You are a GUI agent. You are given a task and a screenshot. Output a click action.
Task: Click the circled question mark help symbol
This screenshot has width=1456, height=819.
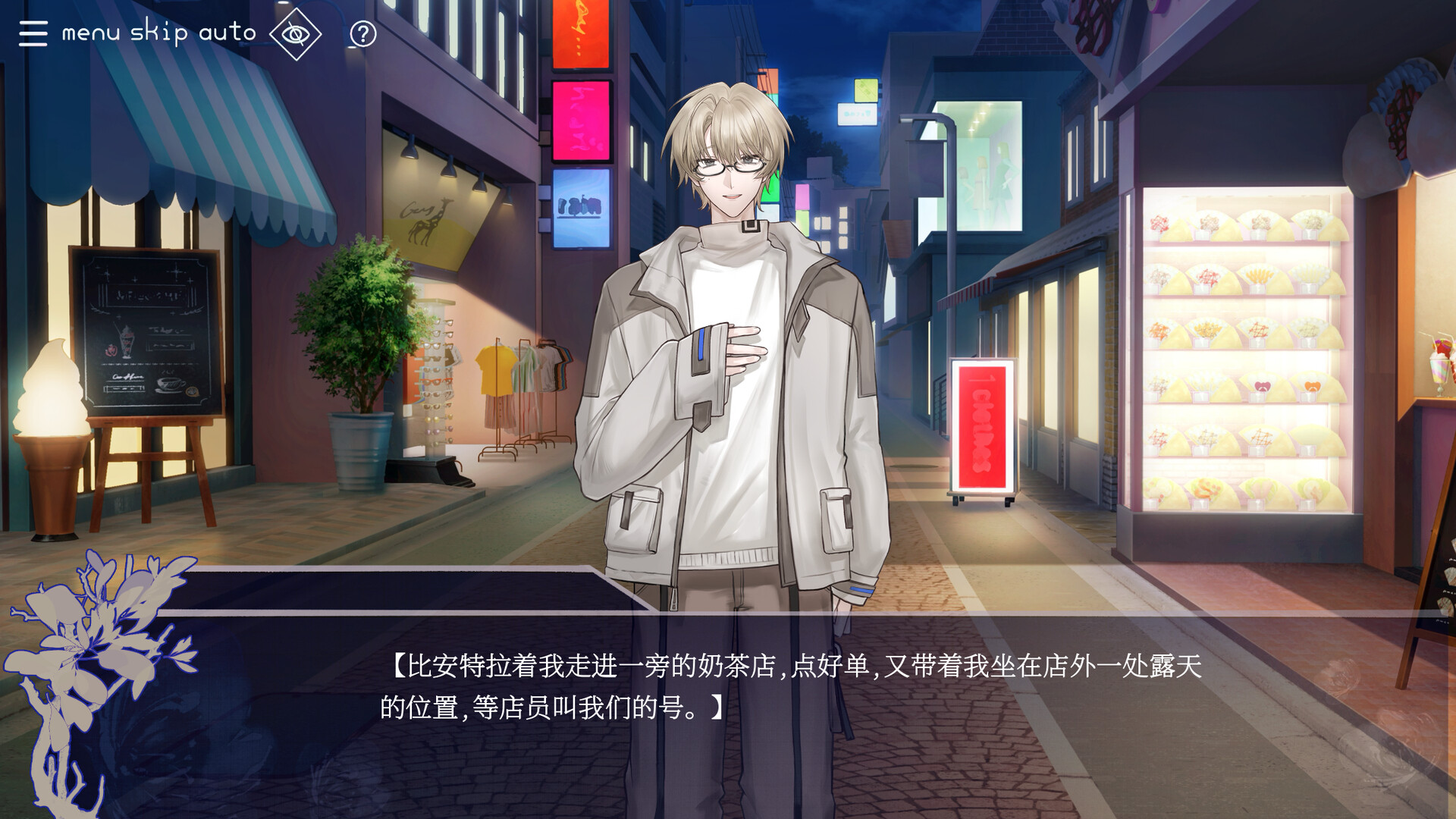[362, 33]
